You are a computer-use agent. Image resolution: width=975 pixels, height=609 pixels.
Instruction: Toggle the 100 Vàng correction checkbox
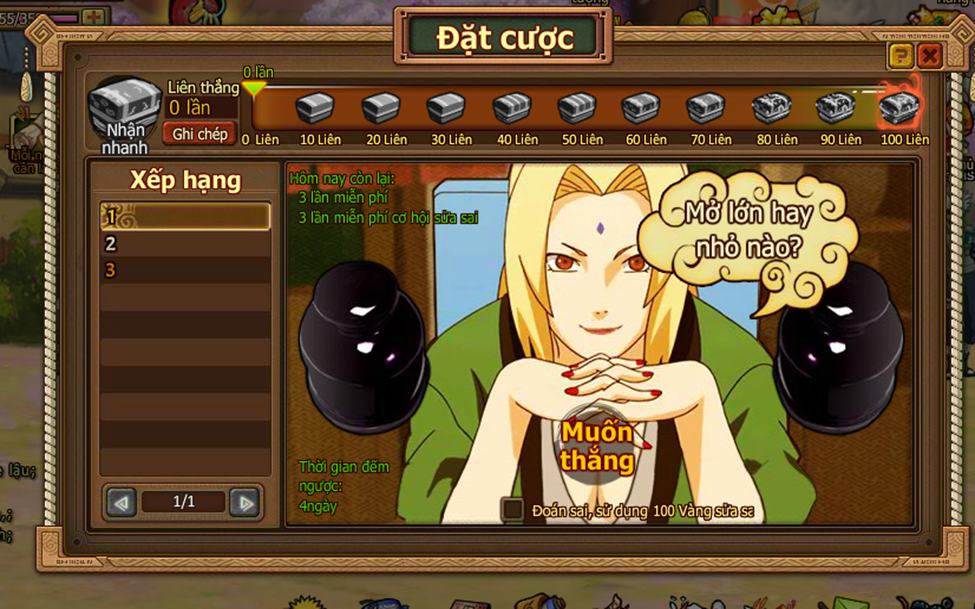[x=513, y=510]
